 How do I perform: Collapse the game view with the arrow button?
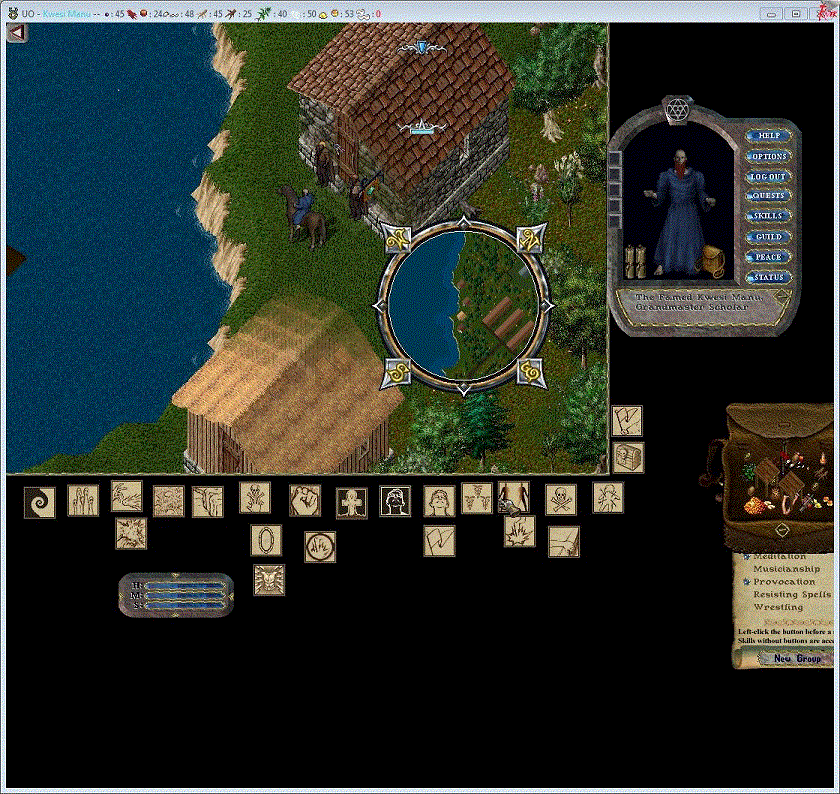click(x=16, y=32)
